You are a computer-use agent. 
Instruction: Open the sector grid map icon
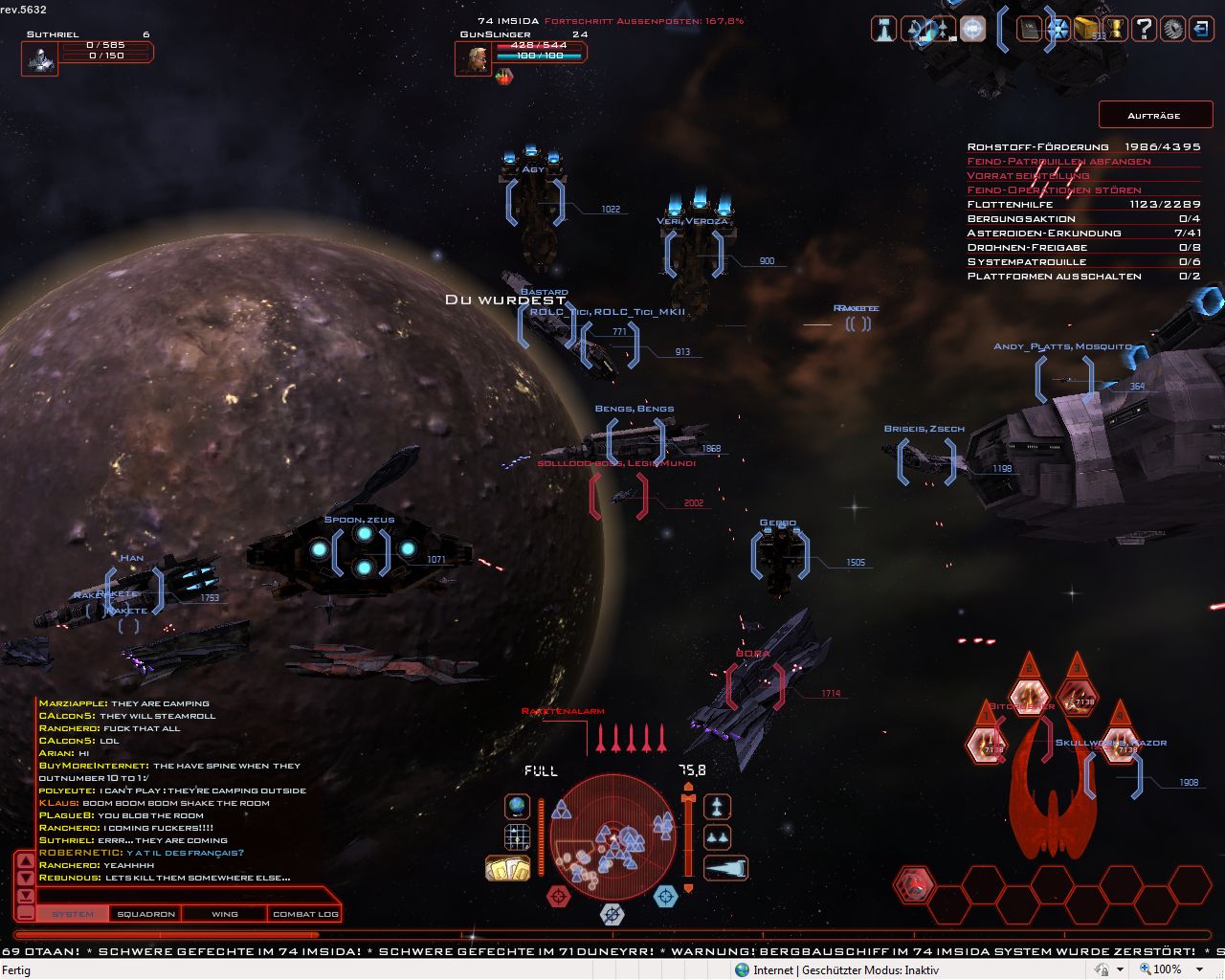coord(518,837)
